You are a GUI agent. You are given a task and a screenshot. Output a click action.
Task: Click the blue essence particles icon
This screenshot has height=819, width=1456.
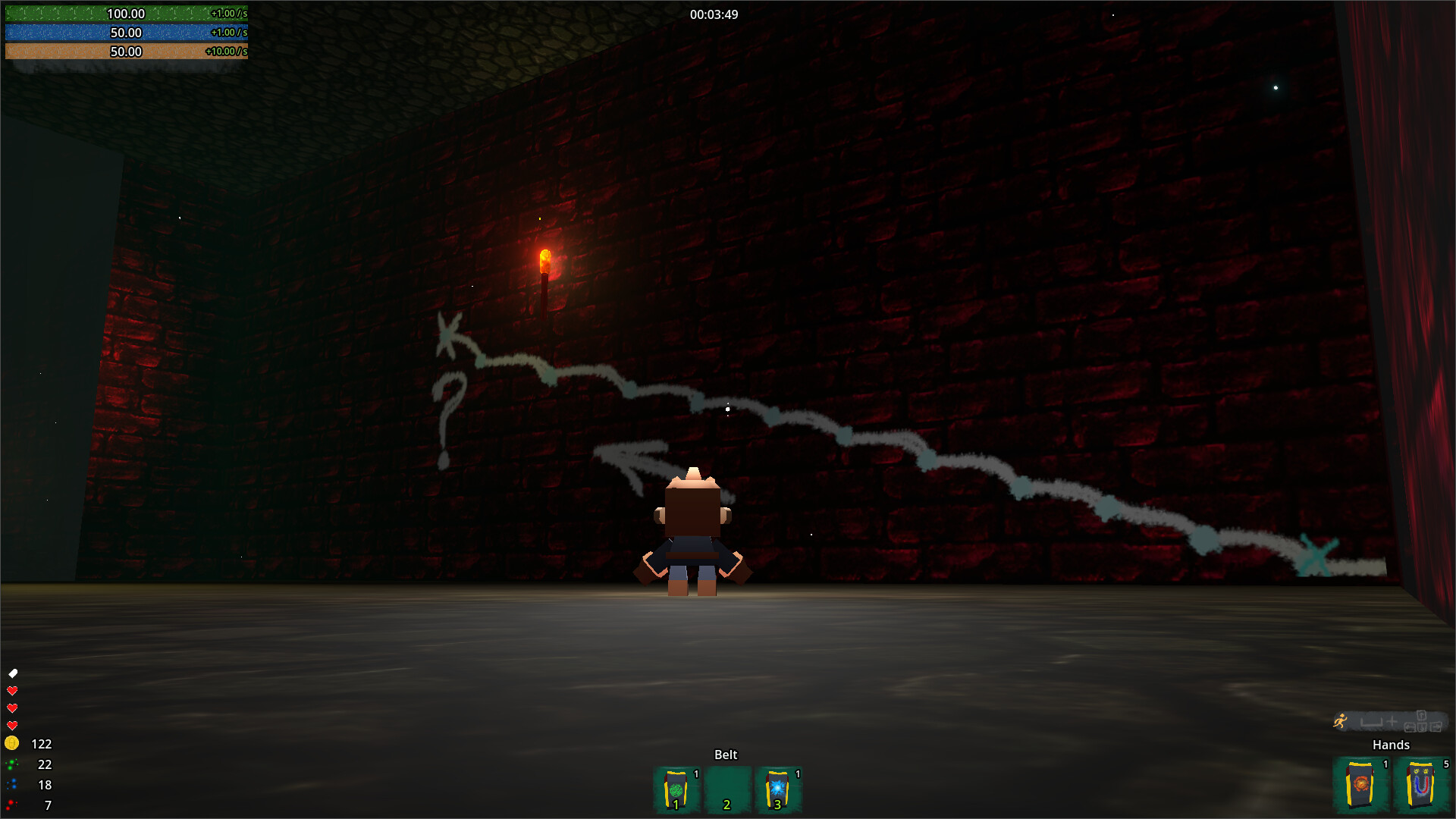tap(12, 785)
